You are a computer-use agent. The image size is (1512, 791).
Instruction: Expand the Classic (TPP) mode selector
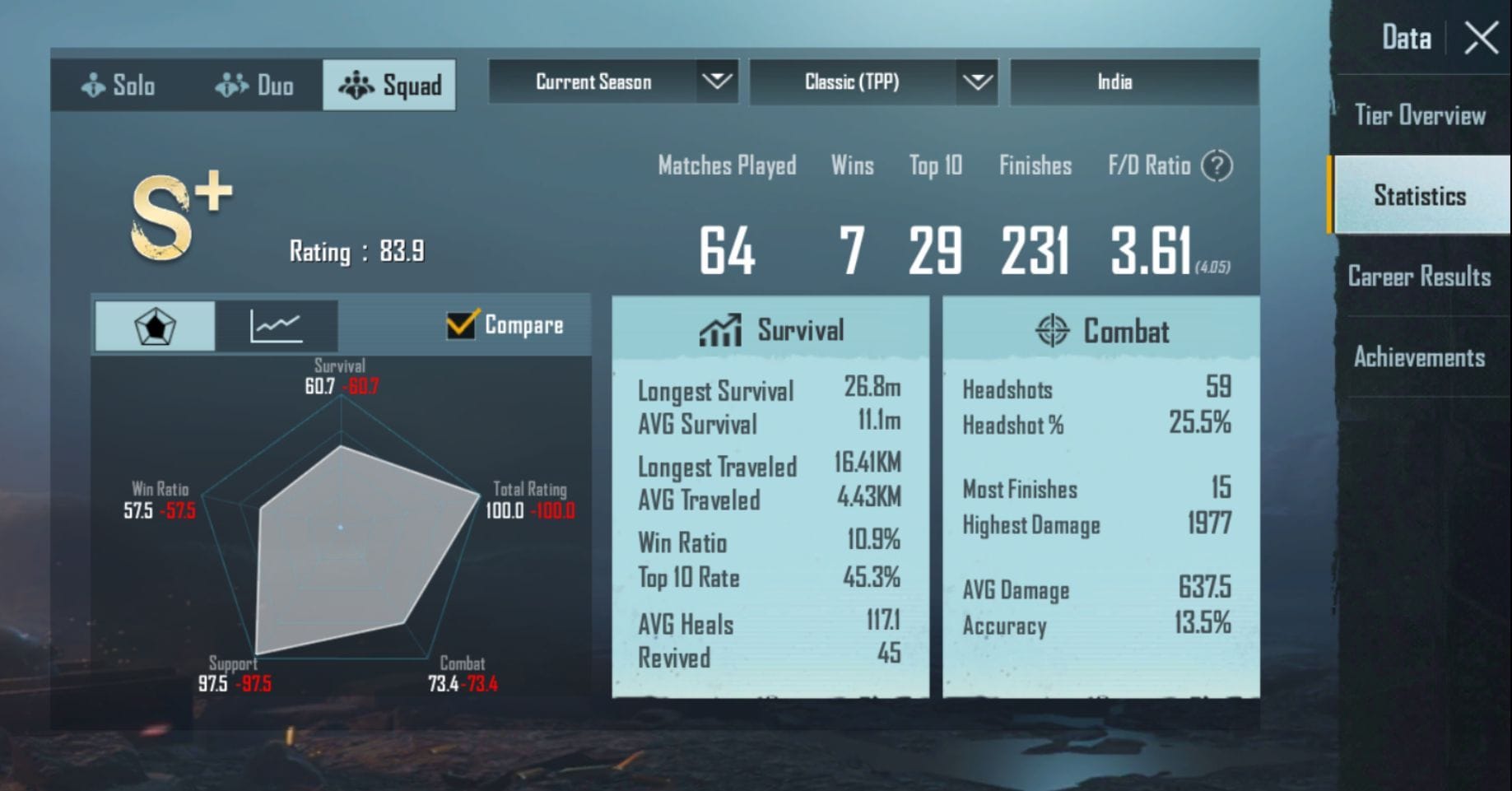[x=872, y=81]
